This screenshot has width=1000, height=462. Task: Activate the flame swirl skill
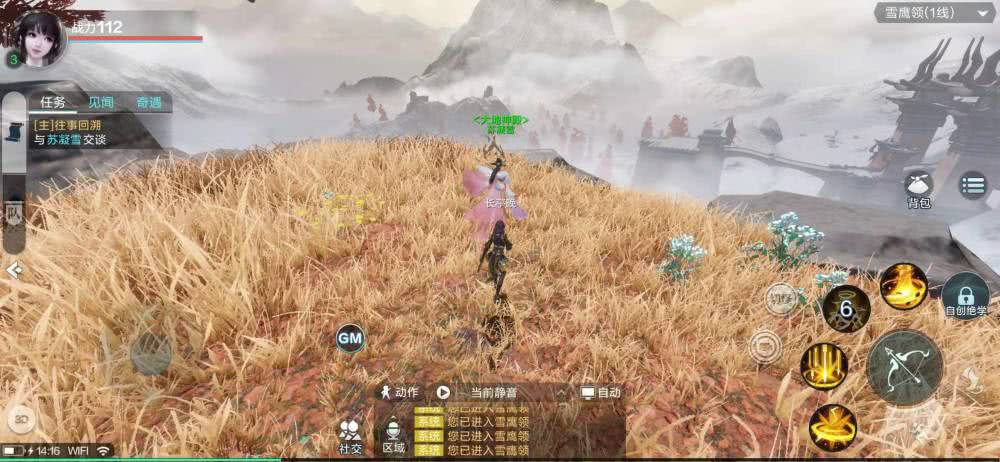pos(902,286)
